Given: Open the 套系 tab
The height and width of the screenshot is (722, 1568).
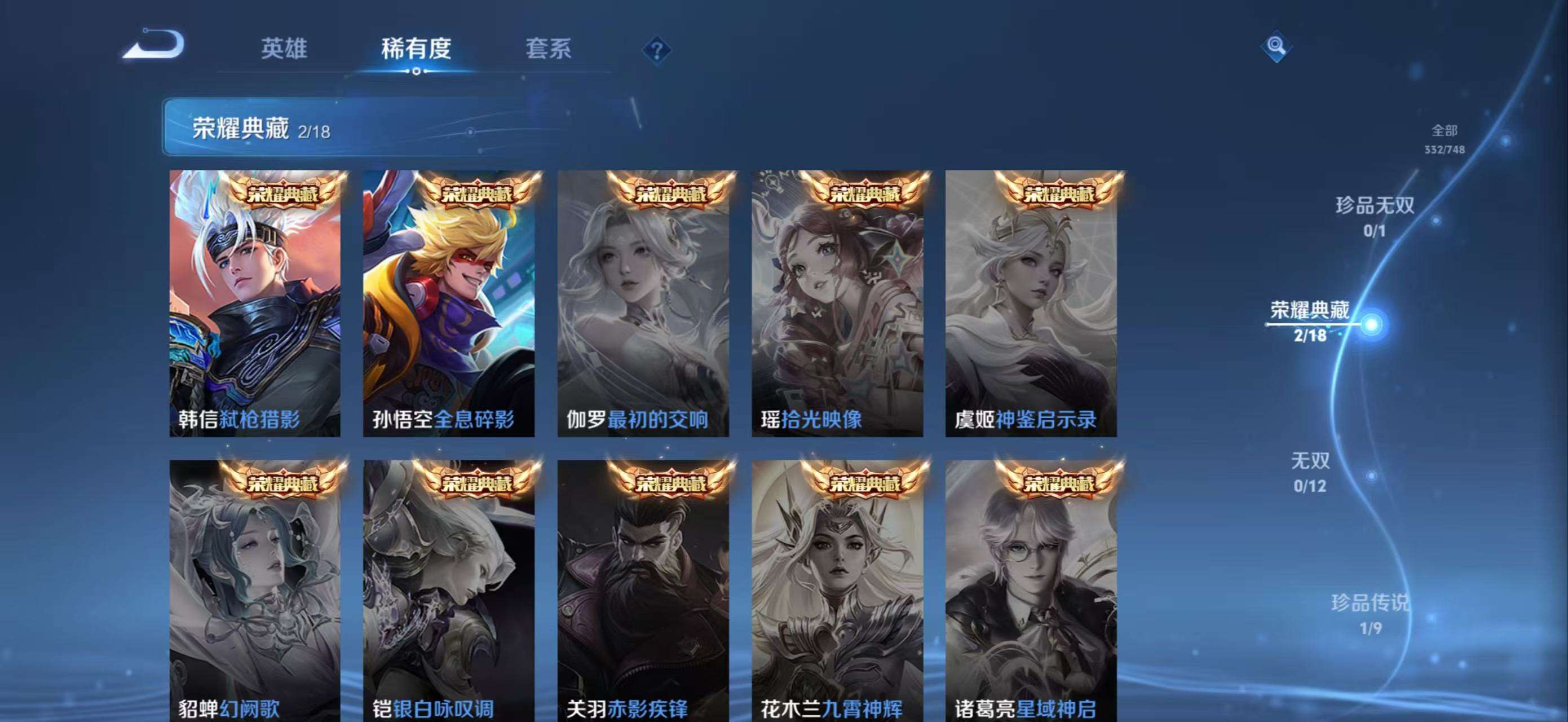Looking at the screenshot, I should [x=549, y=49].
